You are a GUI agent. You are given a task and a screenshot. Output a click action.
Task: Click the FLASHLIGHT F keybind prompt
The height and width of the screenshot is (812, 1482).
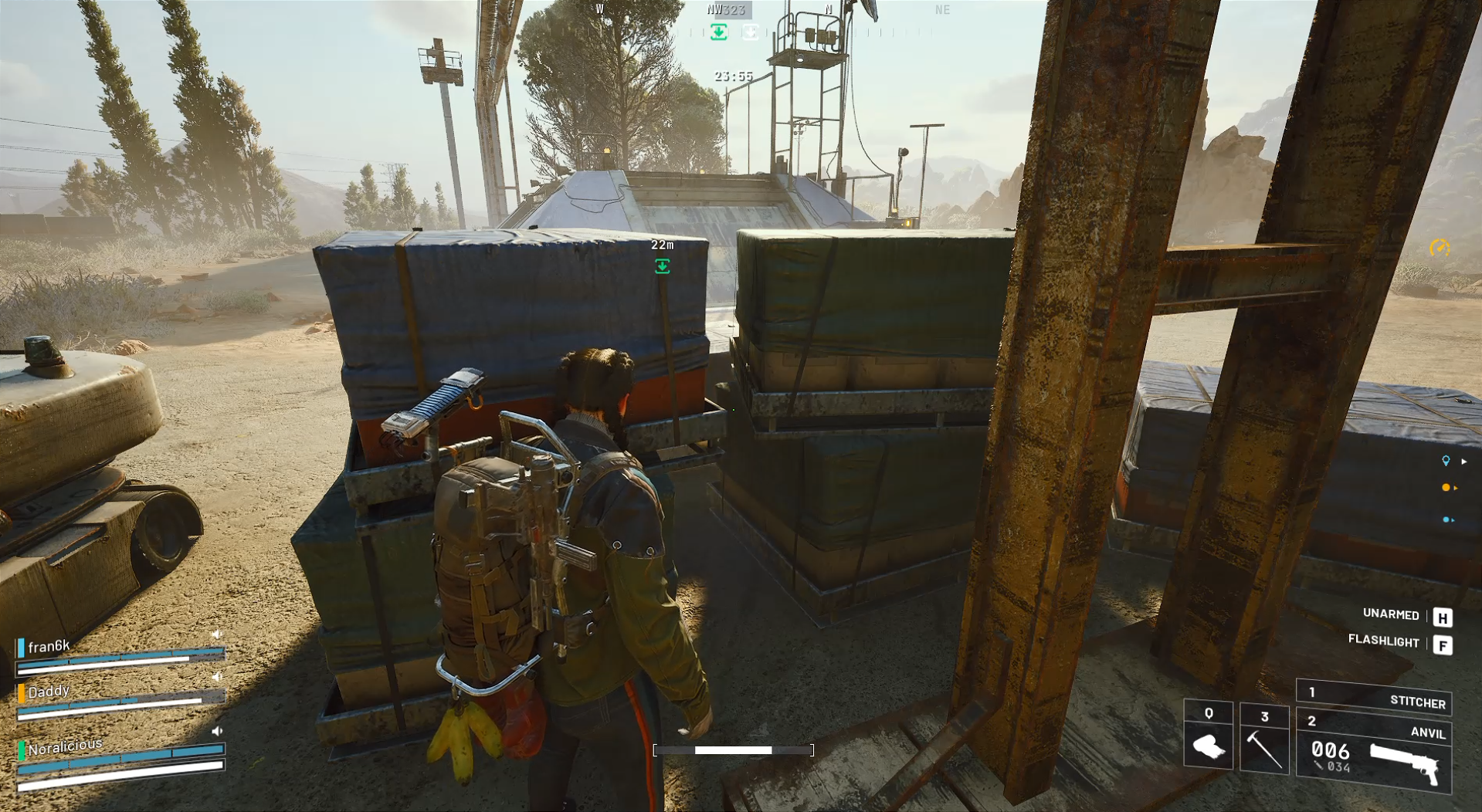[x=1409, y=642]
